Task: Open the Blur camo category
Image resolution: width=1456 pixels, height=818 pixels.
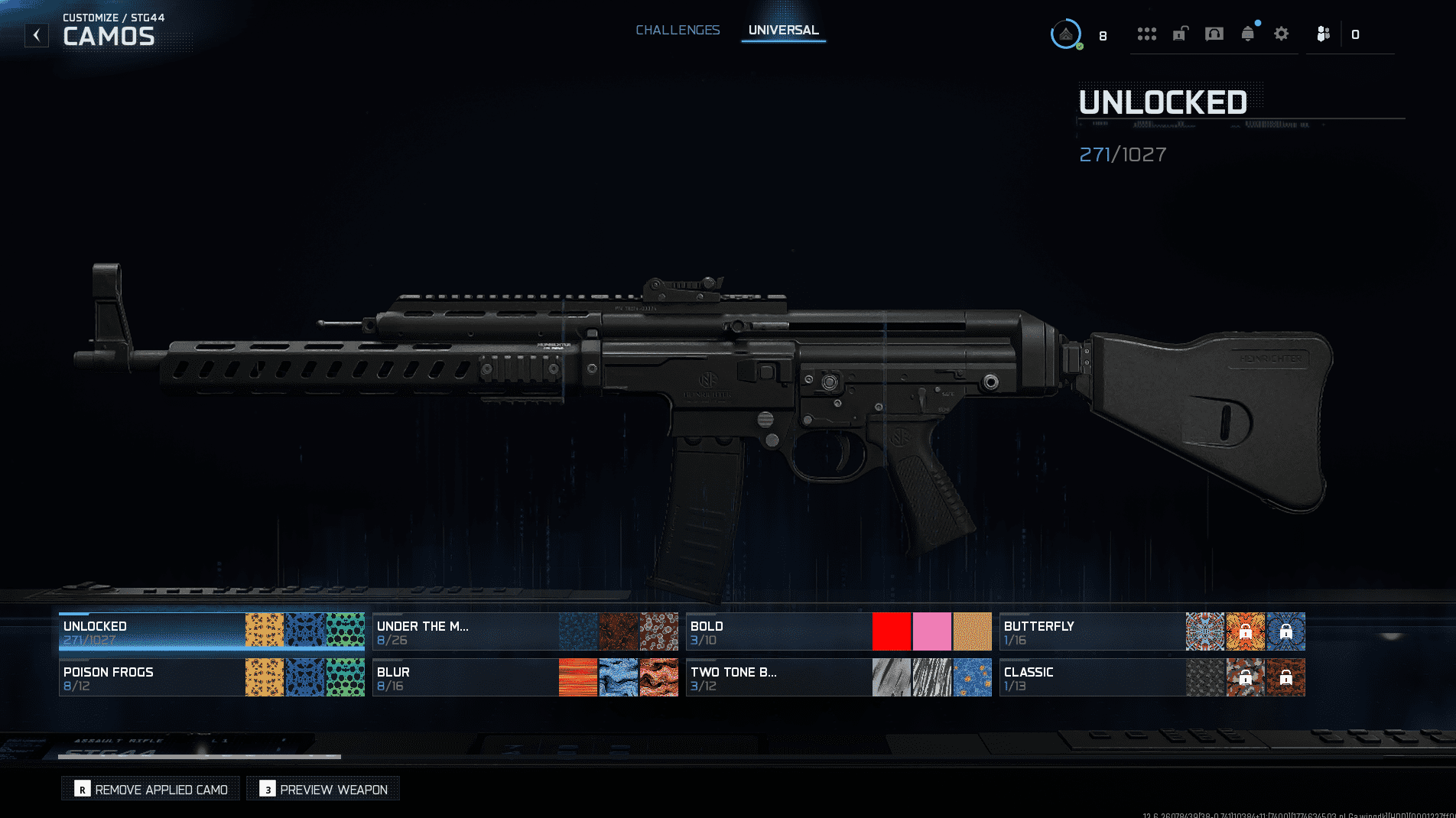Action: tap(465, 678)
